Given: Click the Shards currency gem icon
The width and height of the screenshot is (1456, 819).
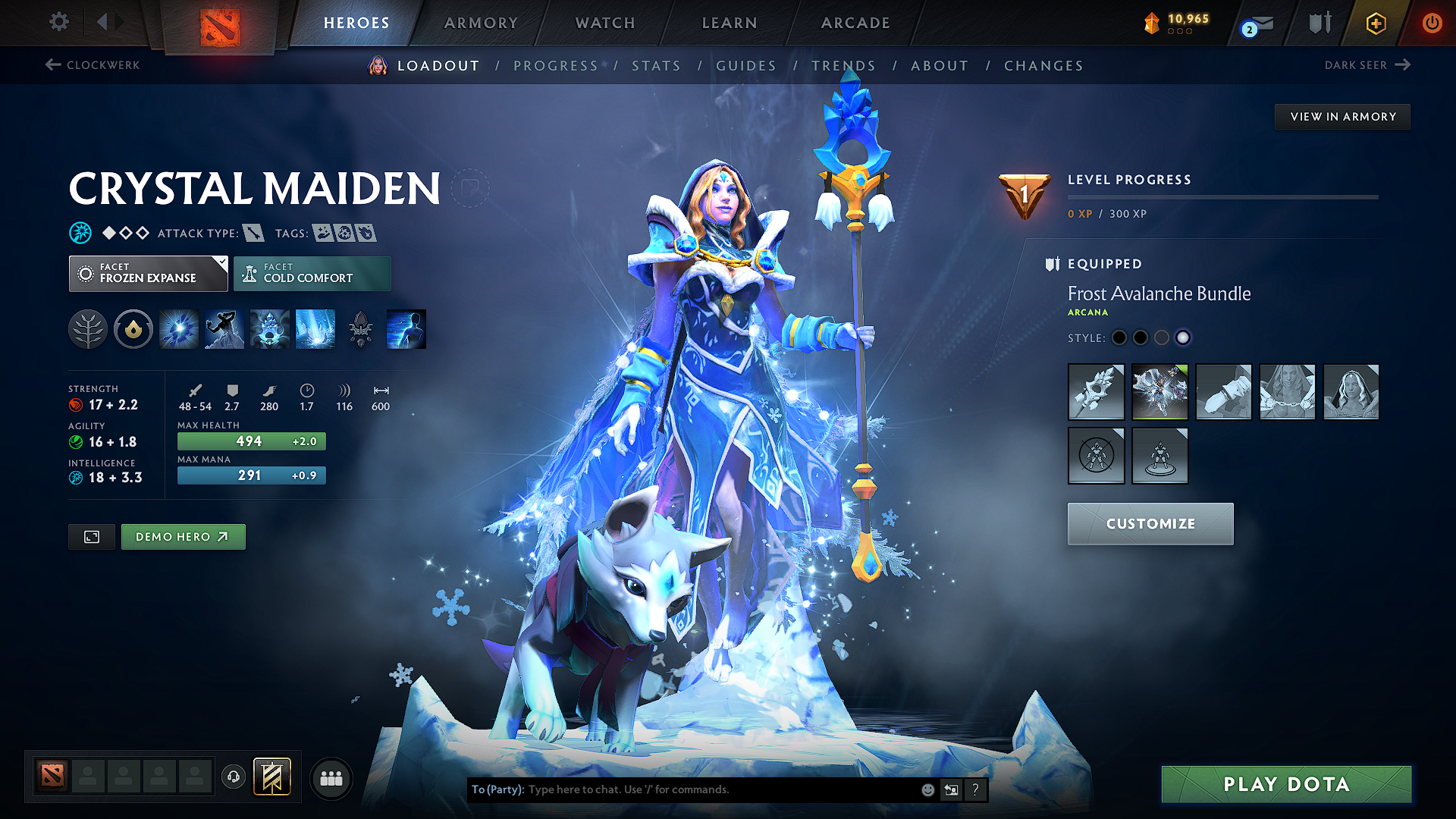Looking at the screenshot, I should point(1151,23).
